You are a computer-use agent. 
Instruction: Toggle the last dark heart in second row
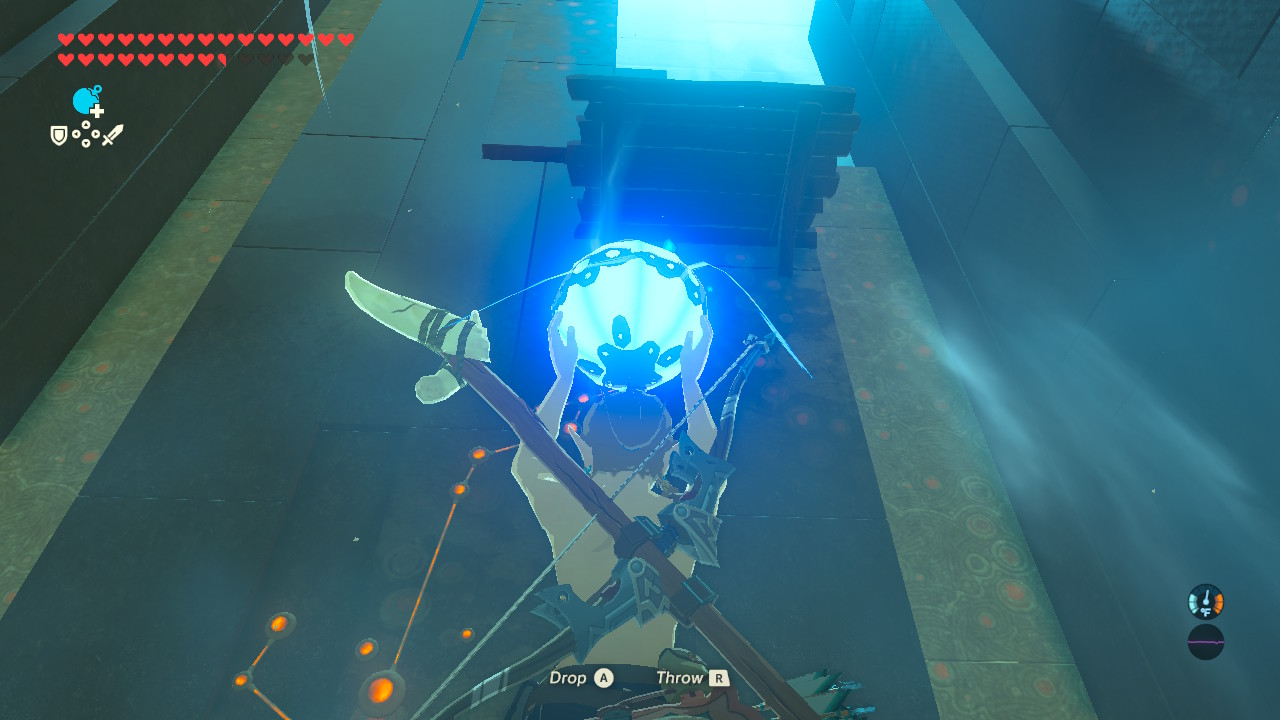305,59
